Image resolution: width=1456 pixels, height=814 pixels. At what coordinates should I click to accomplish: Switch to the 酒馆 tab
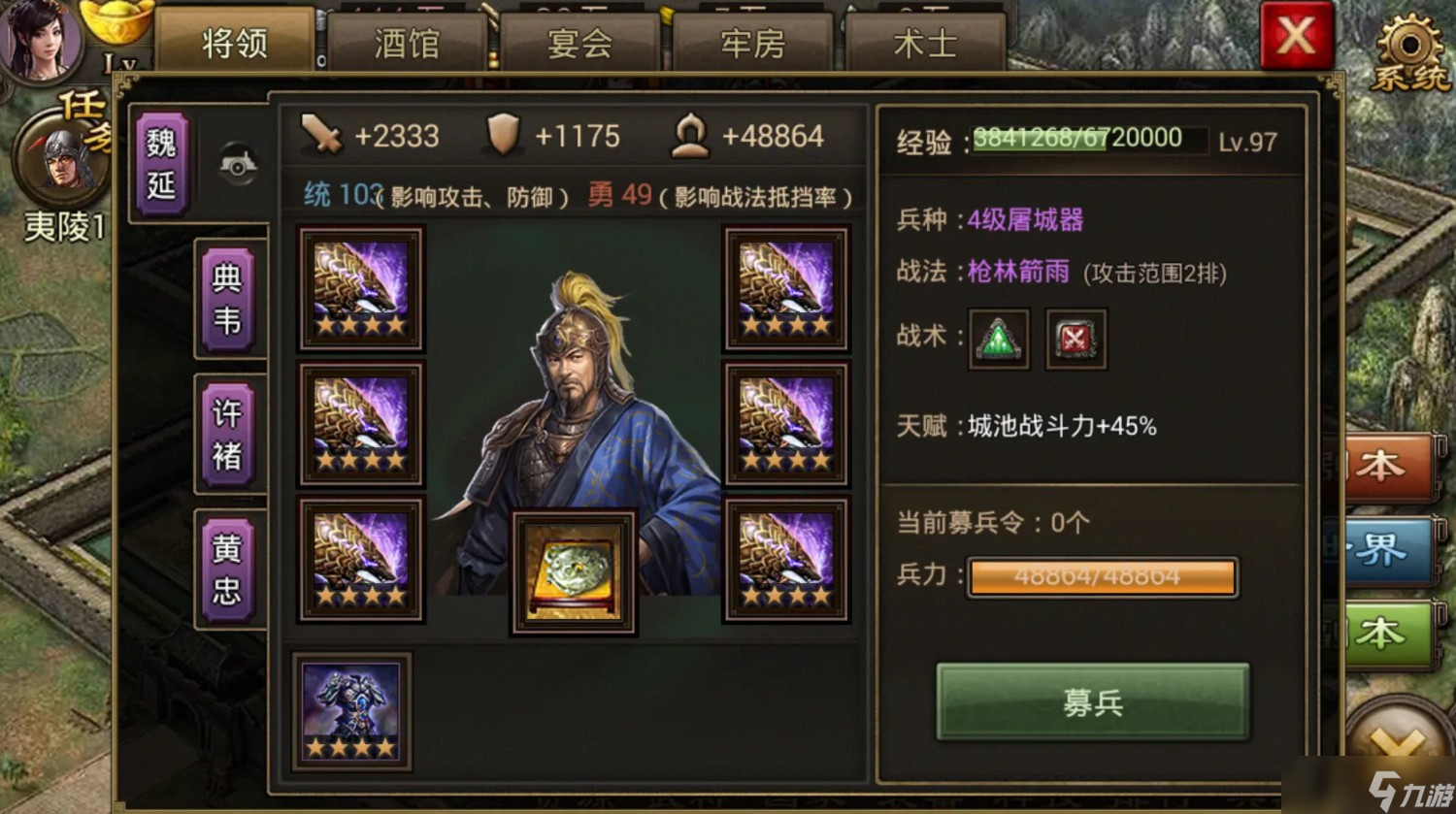pos(406,41)
